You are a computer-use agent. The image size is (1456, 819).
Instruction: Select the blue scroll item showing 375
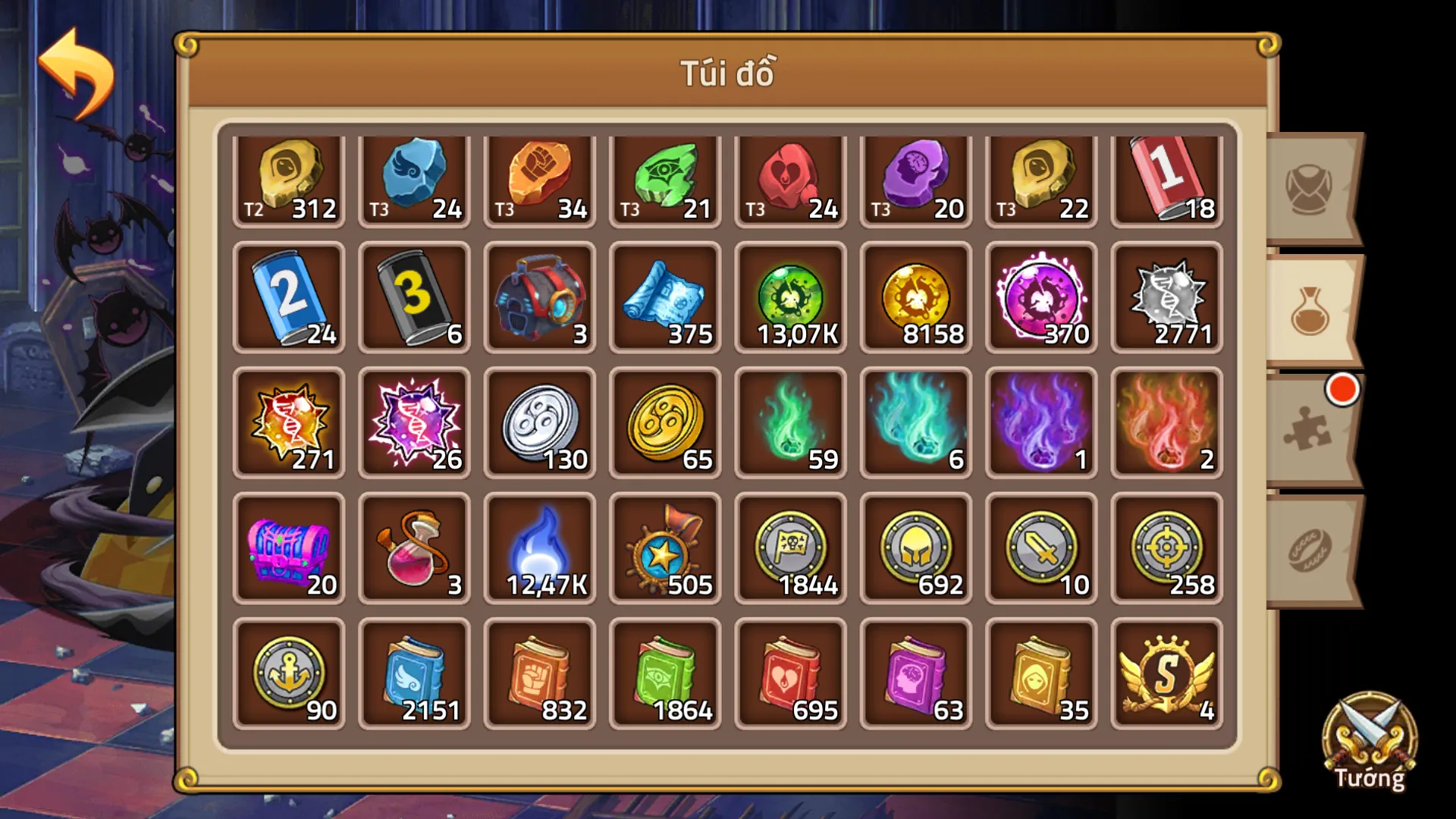tap(664, 301)
